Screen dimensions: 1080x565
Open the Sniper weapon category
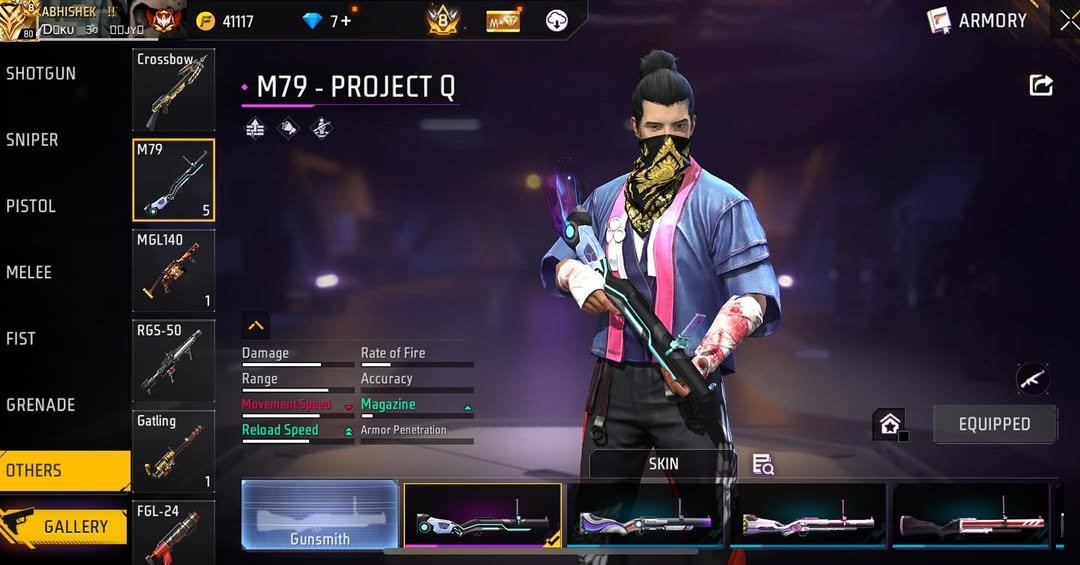pyautogui.click(x=33, y=140)
